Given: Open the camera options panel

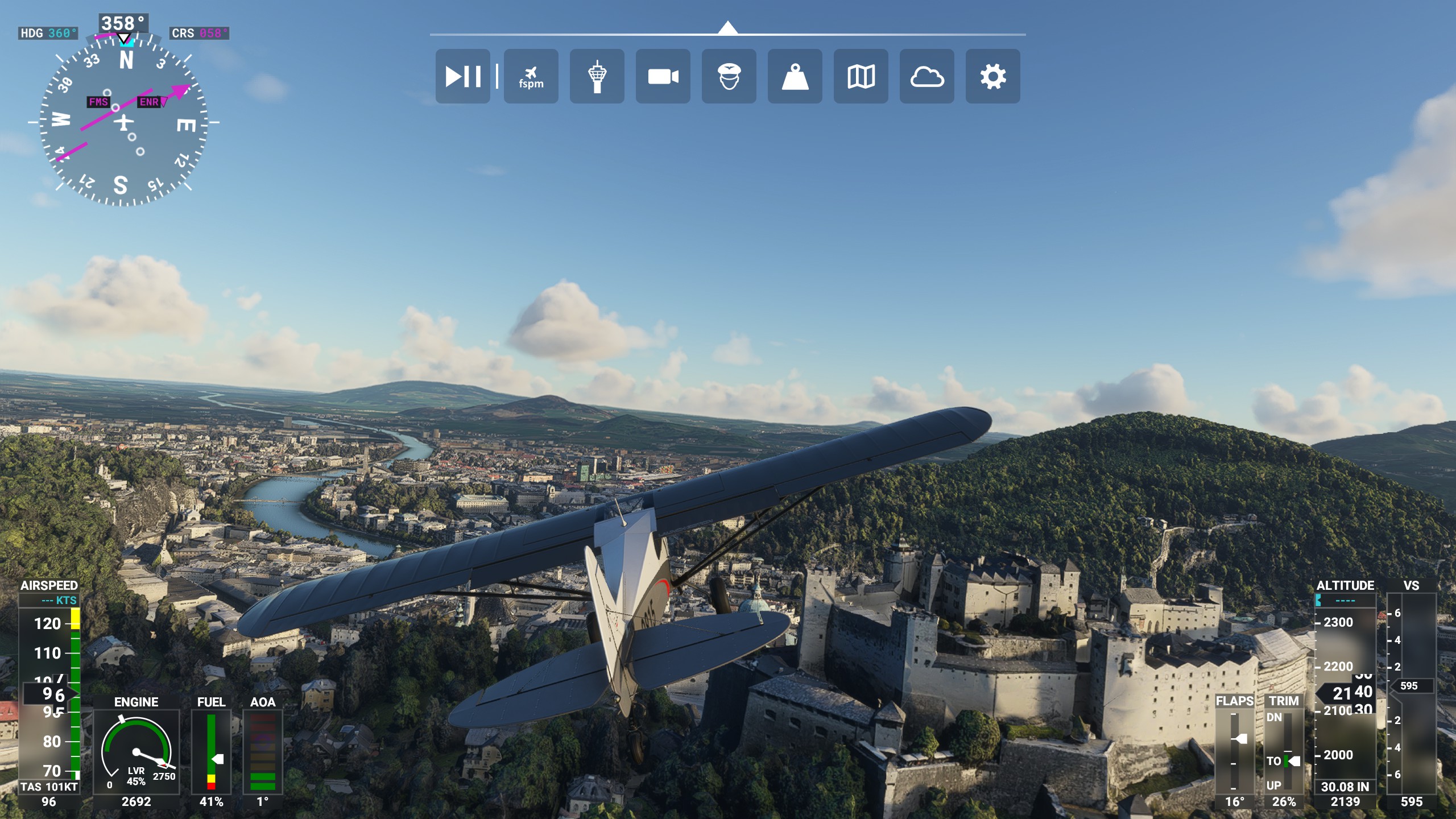Looking at the screenshot, I should click(x=663, y=76).
